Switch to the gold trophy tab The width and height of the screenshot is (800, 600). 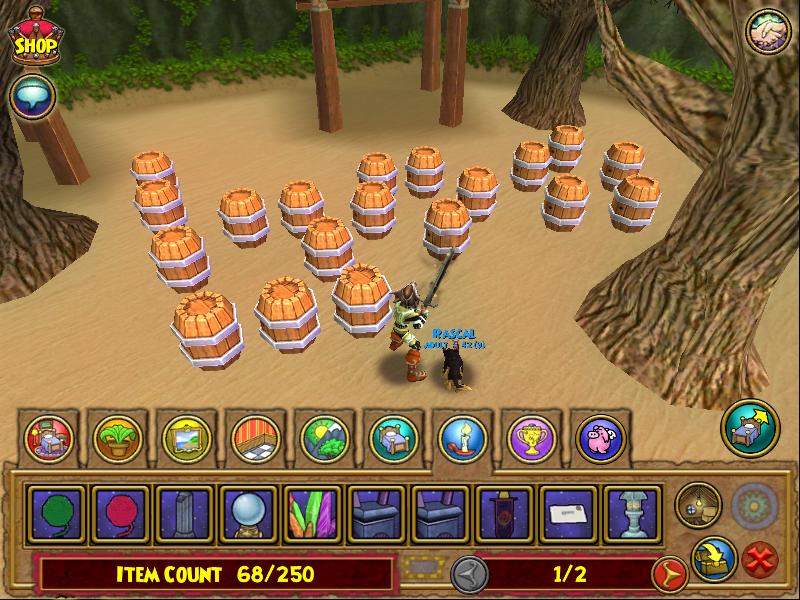531,437
